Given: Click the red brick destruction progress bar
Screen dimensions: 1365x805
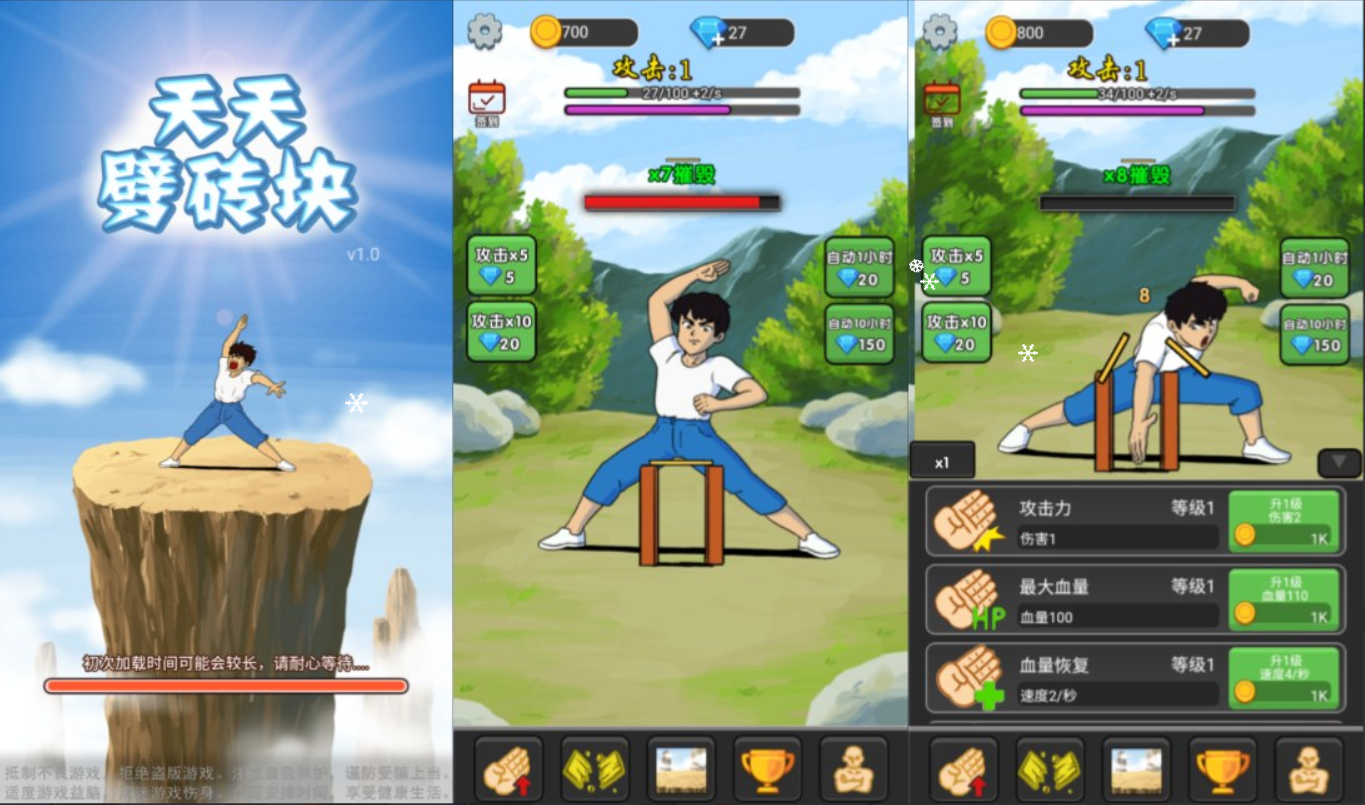Looking at the screenshot, I should (x=681, y=200).
